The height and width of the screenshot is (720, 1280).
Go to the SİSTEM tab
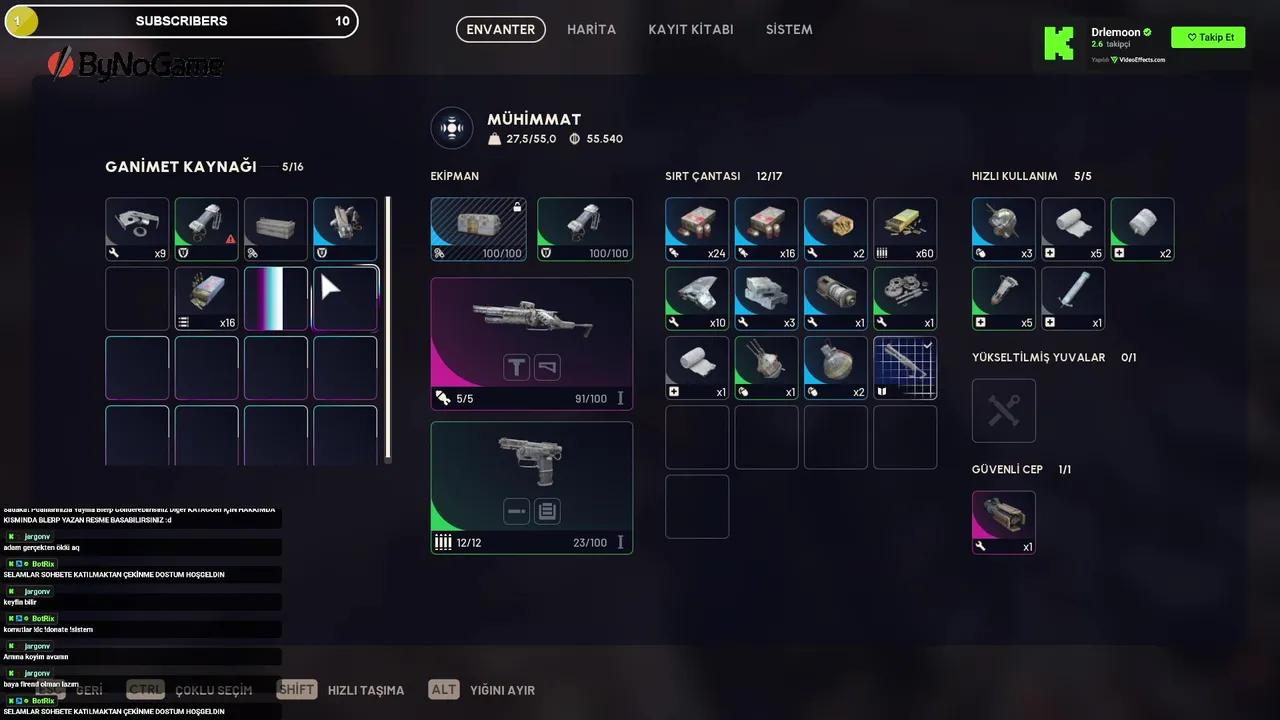point(789,30)
